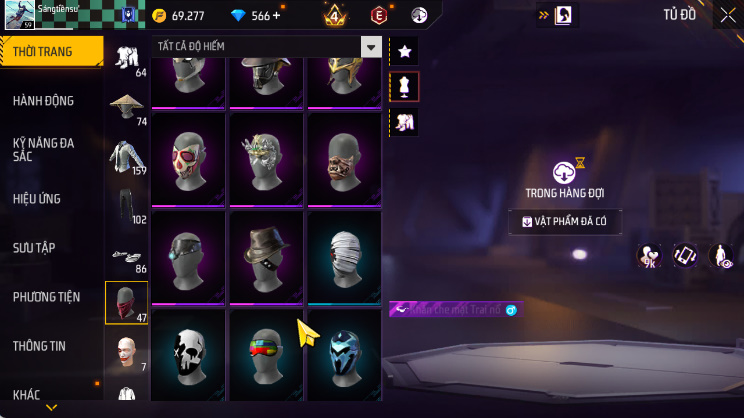Select the white skull face mask
This screenshot has width=744, height=418.
(188, 354)
